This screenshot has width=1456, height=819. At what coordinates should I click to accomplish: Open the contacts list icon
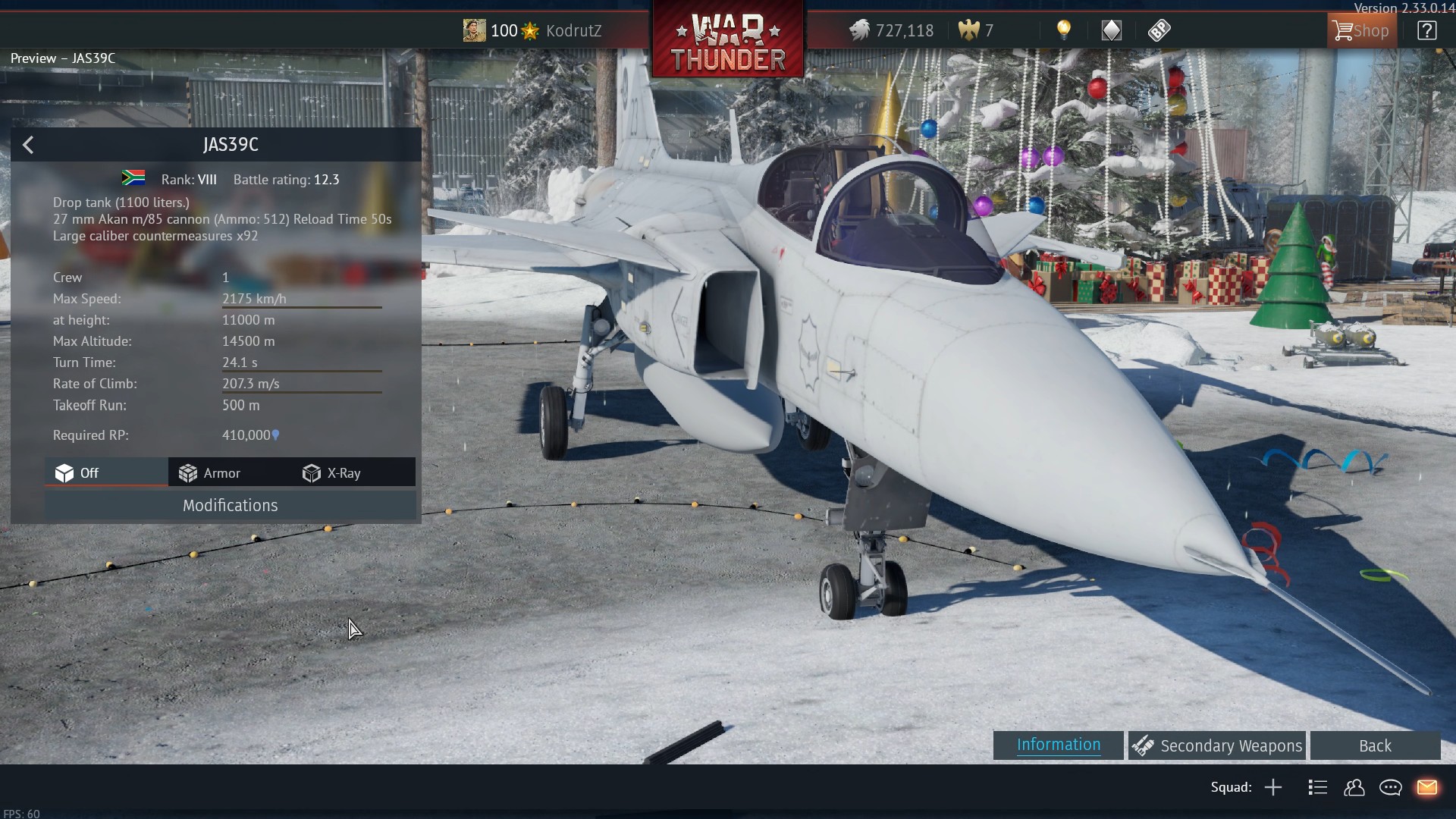tap(1354, 787)
